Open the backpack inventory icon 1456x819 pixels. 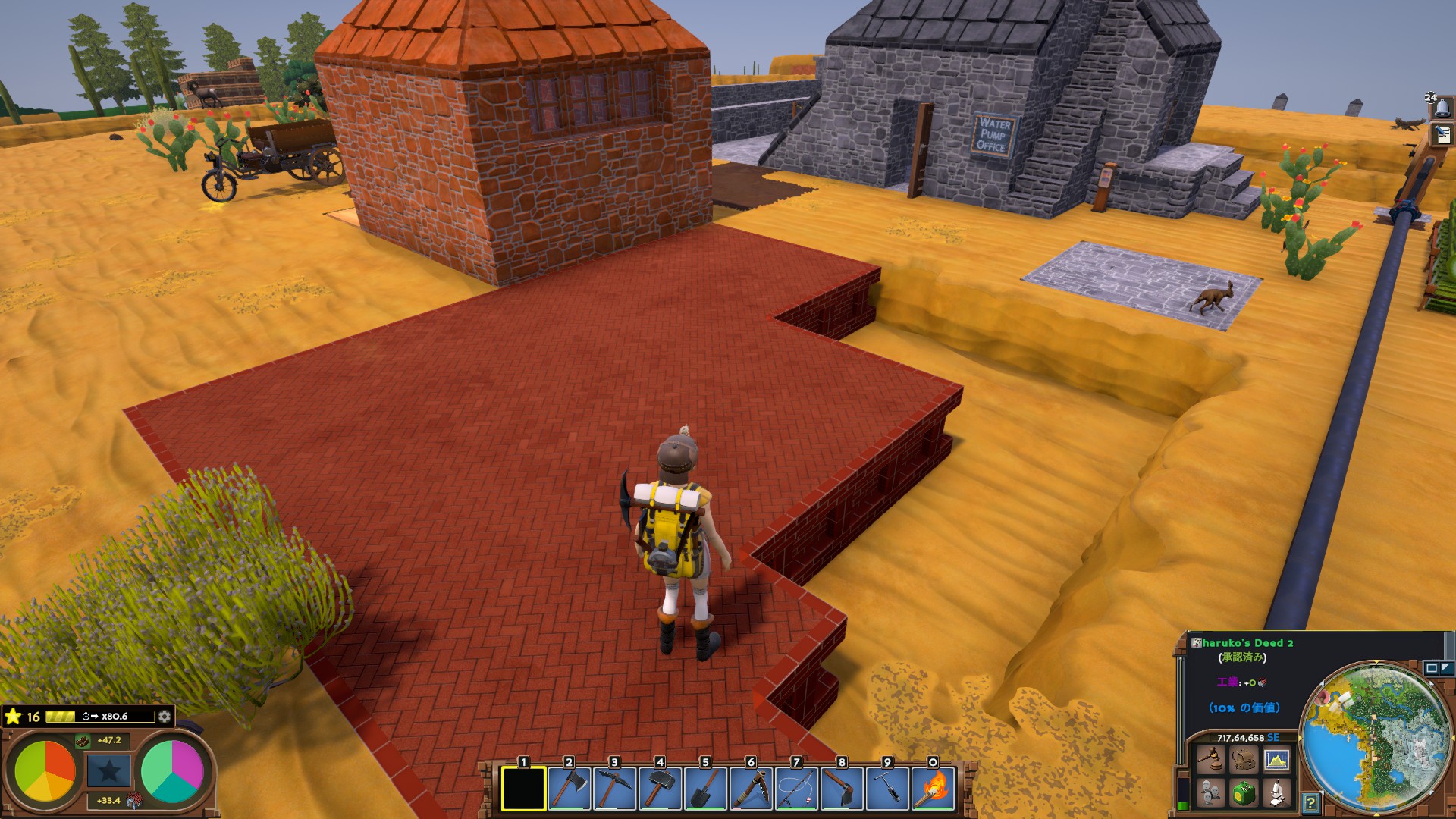(x=1243, y=759)
